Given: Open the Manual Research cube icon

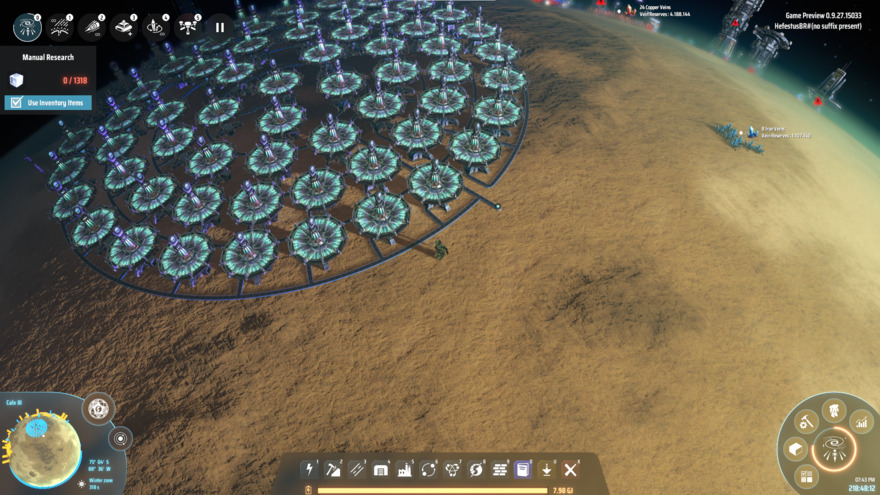Looking at the screenshot, I should [x=16, y=80].
